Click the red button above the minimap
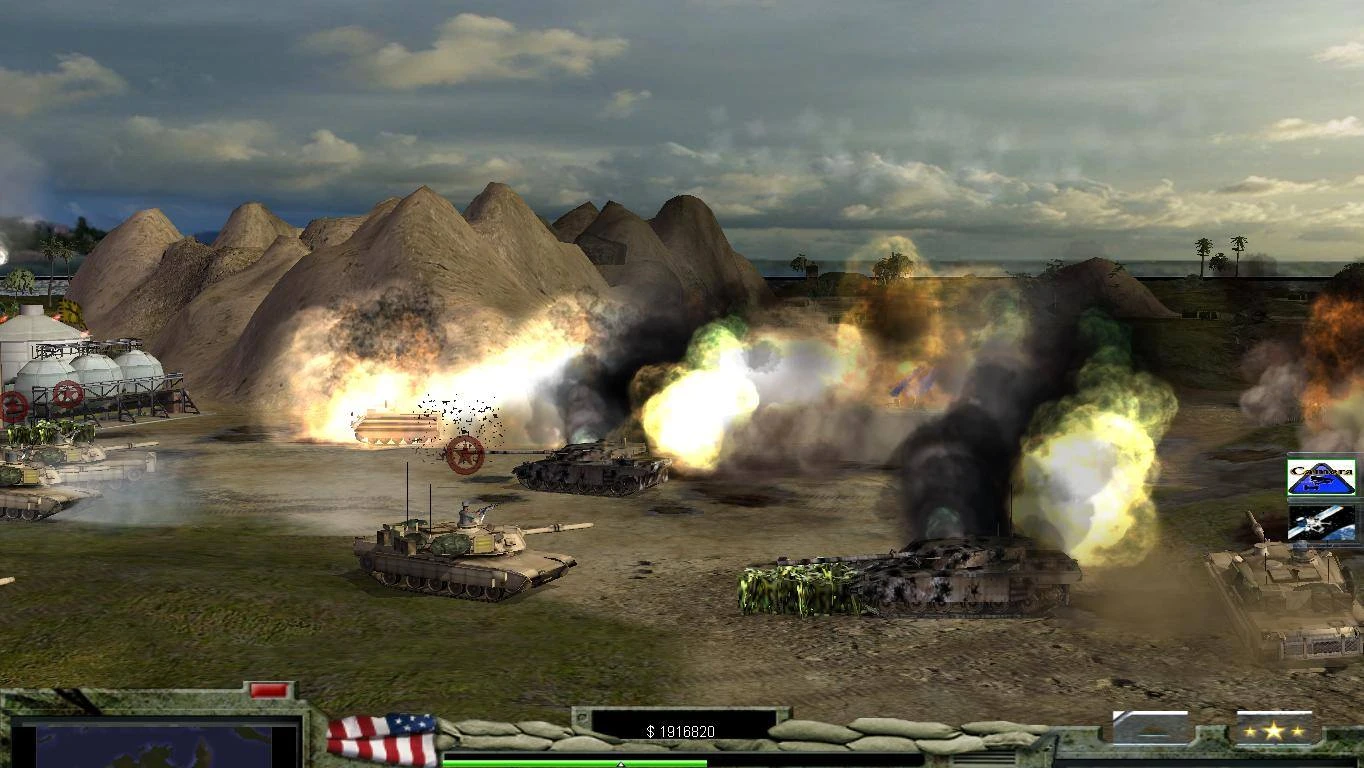The height and width of the screenshot is (768, 1364). point(268,690)
